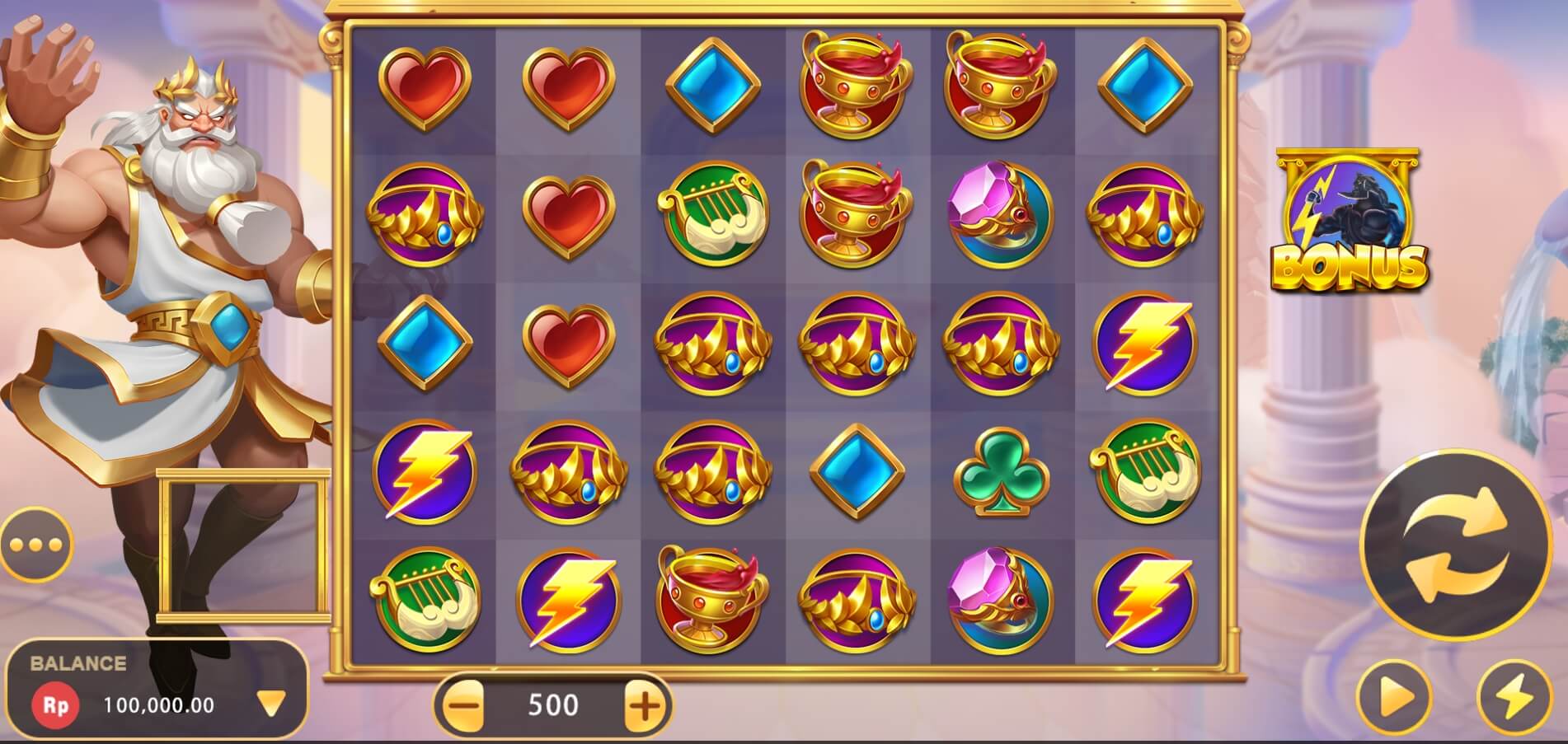Select the blue diamond symbol top row
Image resolution: width=1568 pixels, height=744 pixels.
tap(714, 85)
